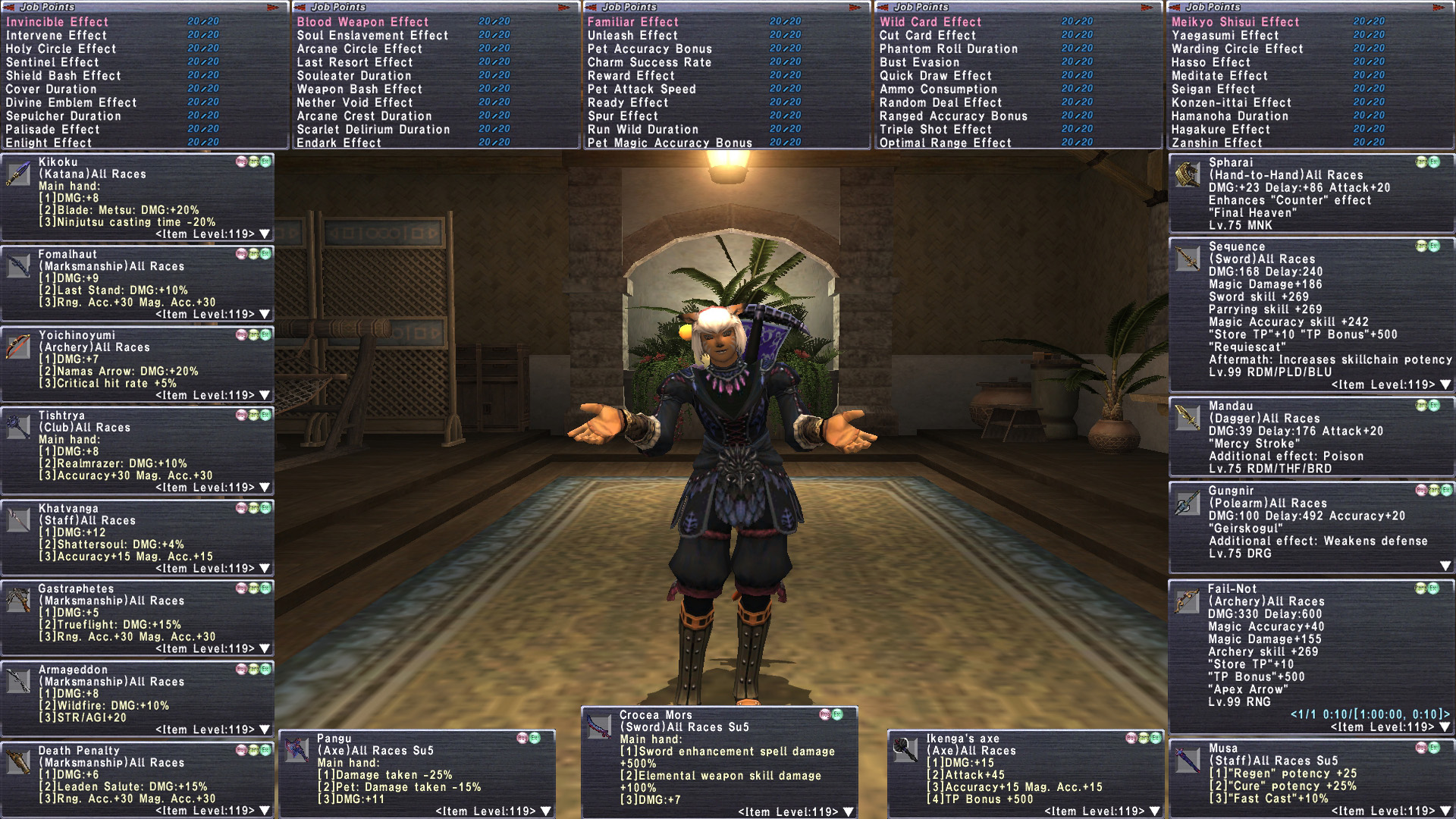Click the Musa staff item icon
Image resolution: width=1456 pixels, height=819 pixels.
tap(1188, 760)
